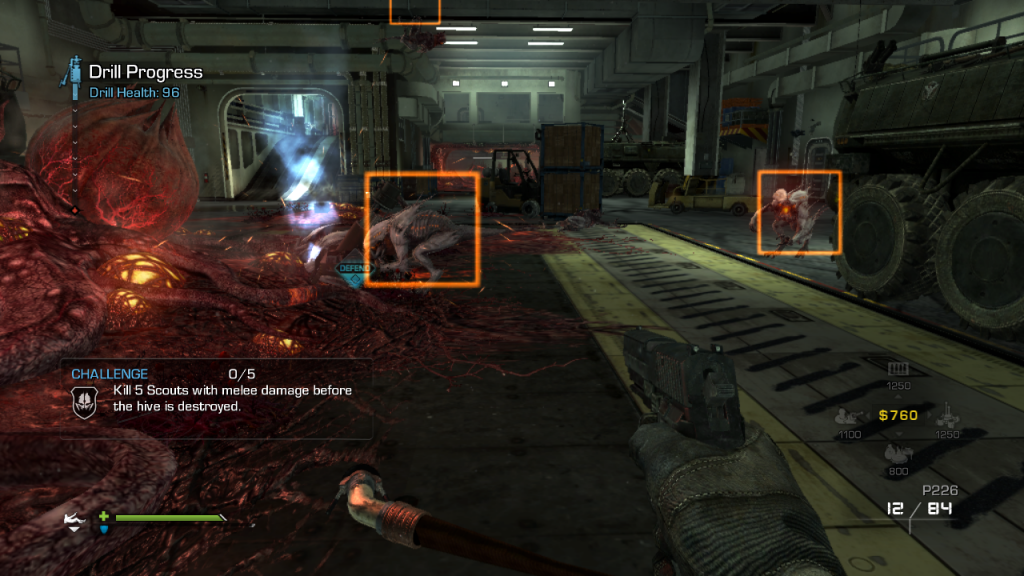Click the player stance icon

(x=75, y=521)
